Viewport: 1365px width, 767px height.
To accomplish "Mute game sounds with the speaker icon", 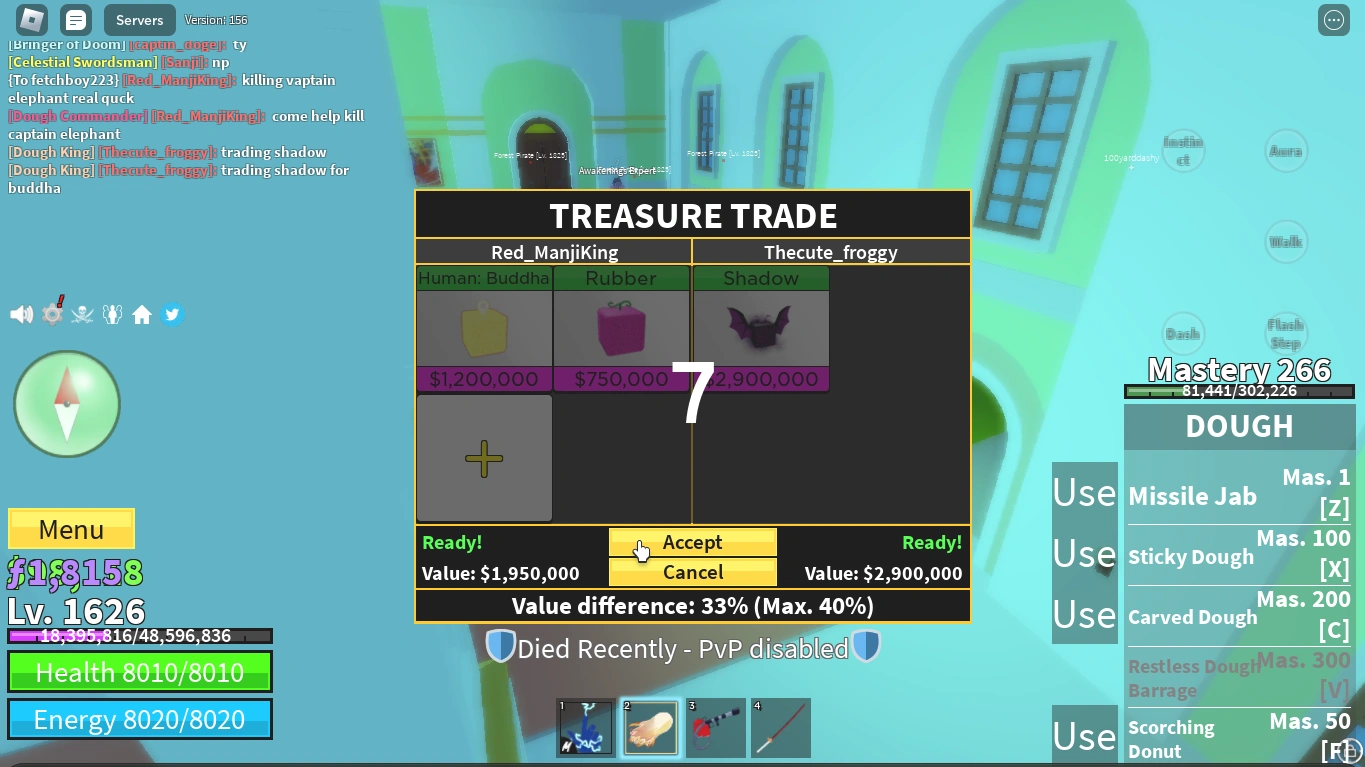I will tap(20, 313).
